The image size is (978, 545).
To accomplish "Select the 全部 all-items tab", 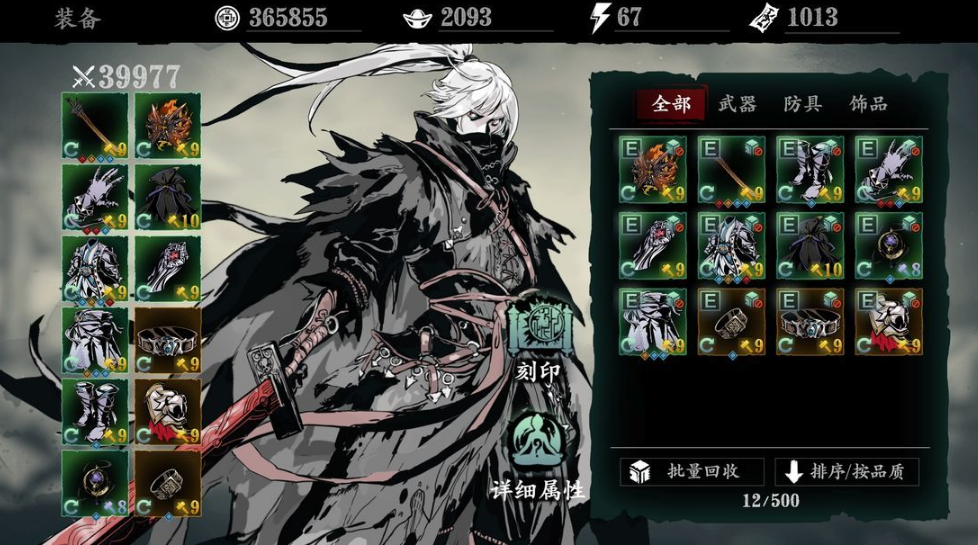I will pos(671,104).
